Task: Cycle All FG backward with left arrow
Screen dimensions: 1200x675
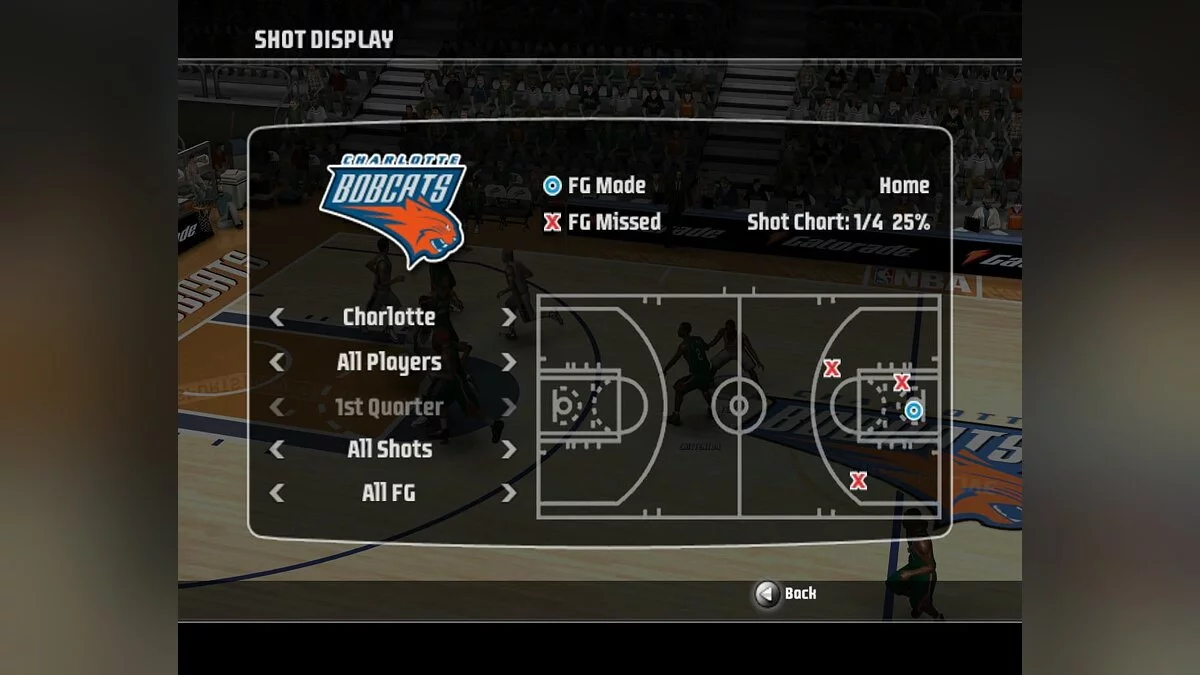Action: click(277, 493)
